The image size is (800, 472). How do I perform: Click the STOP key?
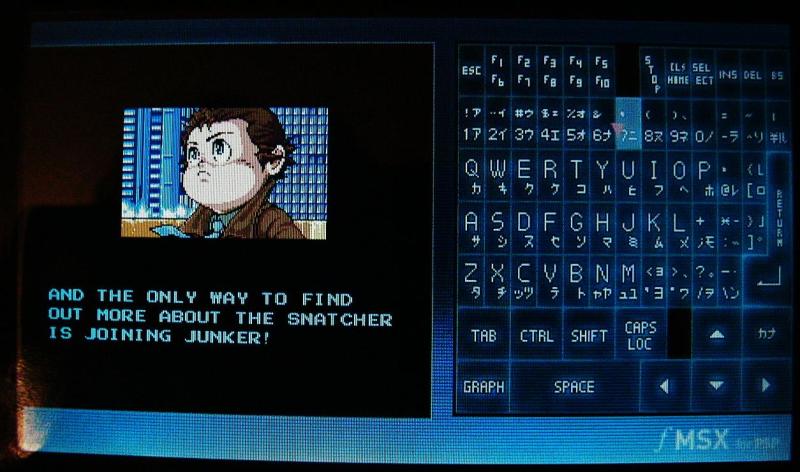(x=651, y=72)
